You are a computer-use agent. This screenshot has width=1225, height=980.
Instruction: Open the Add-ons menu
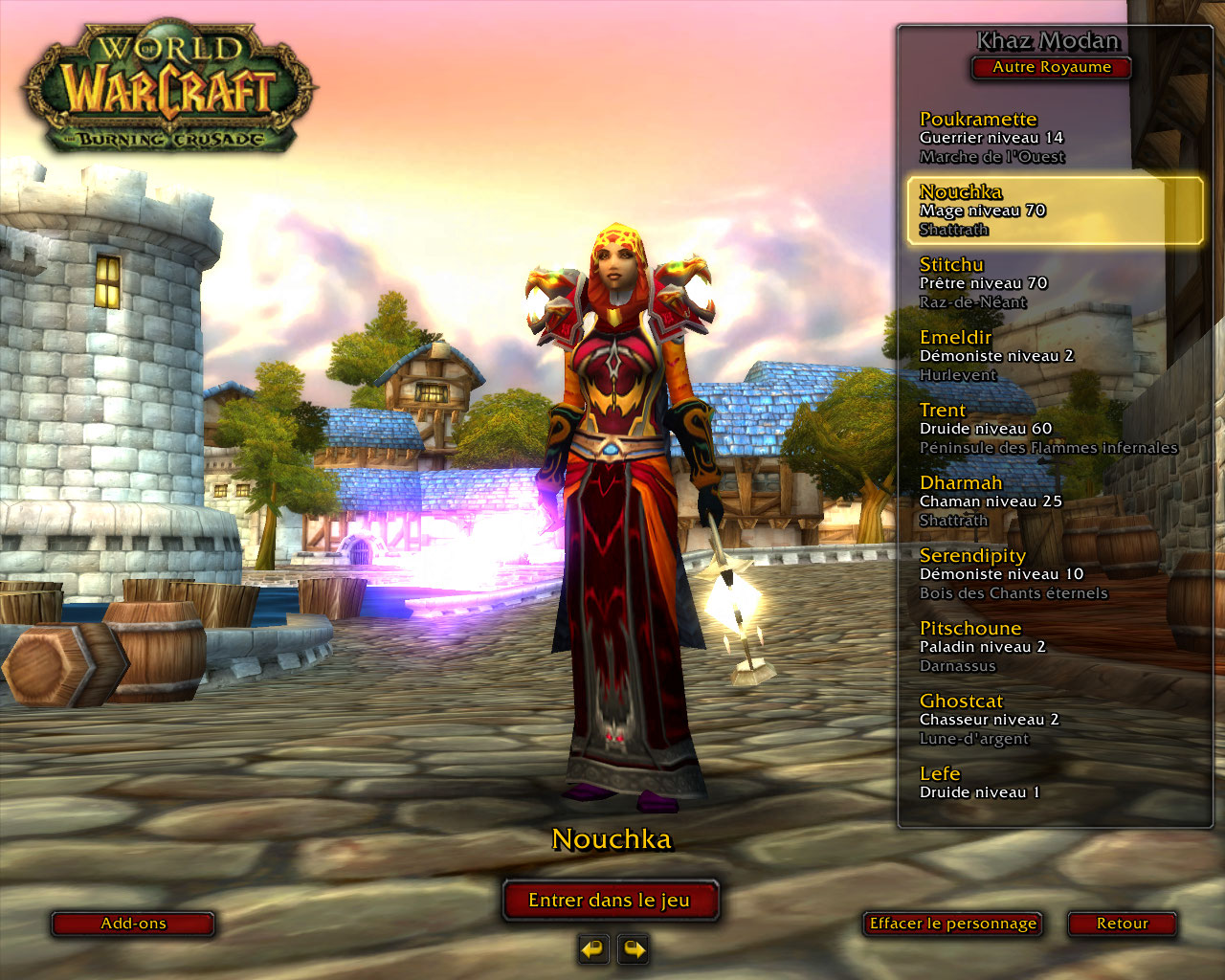click(x=133, y=924)
